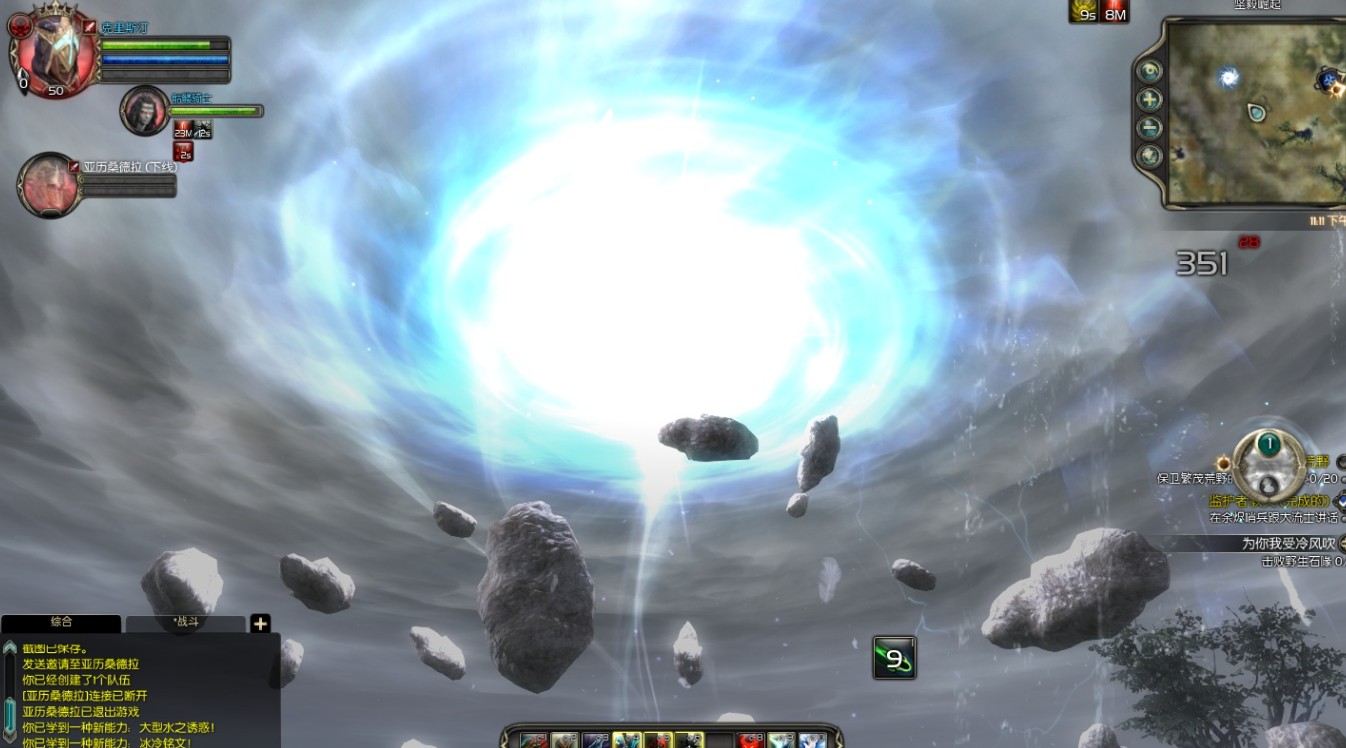Switch to the 综合 chat tab
Viewport: 1346px width, 748px height.
coord(61,622)
